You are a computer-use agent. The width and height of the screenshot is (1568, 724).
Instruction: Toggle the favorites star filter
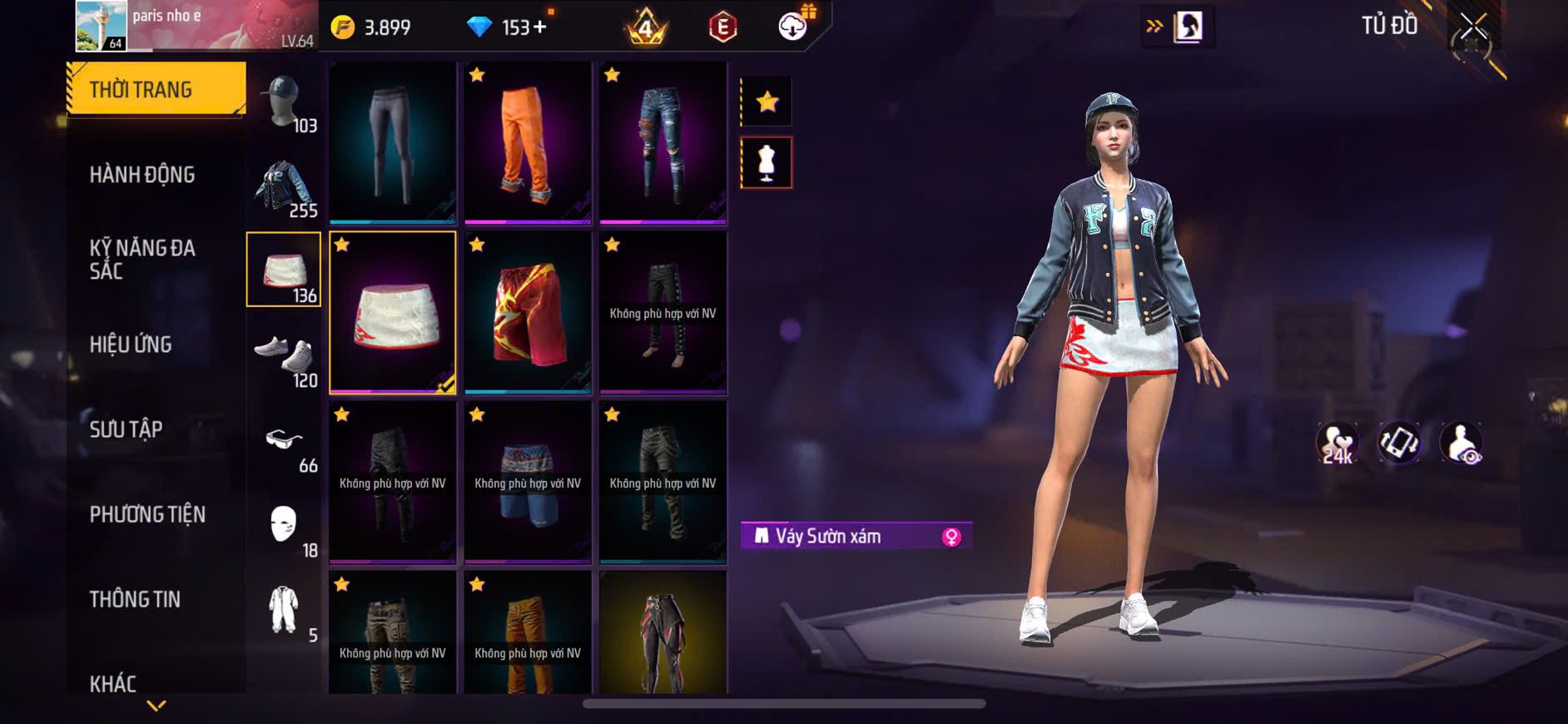[767, 102]
